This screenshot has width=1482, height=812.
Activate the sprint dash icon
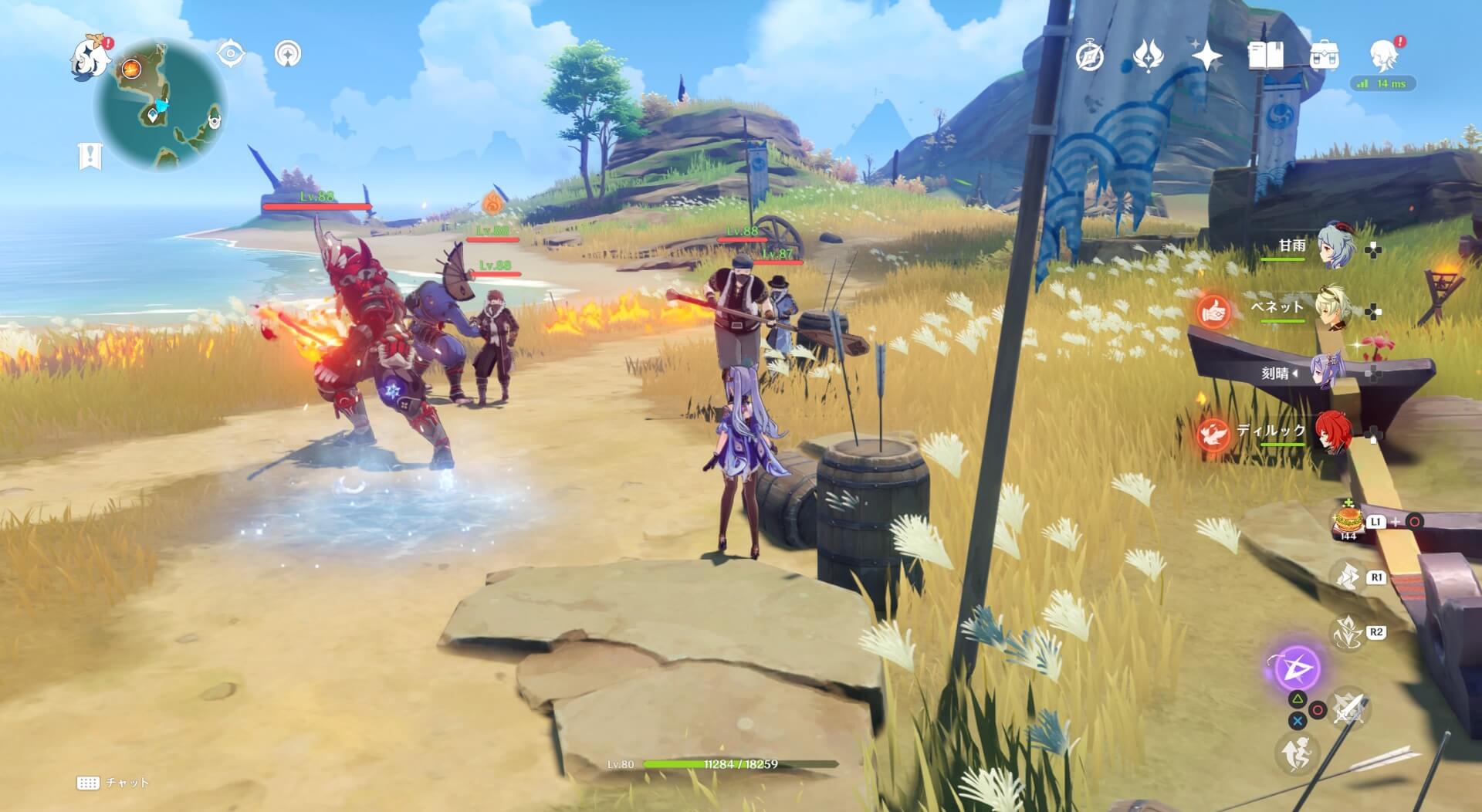coord(1297,753)
